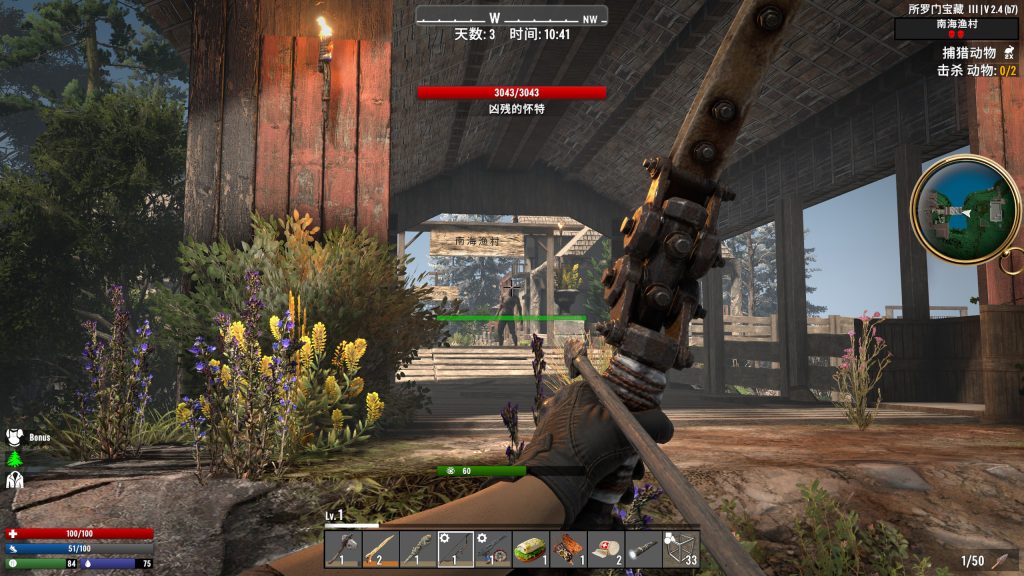
Task: Select the stone axe hotbar slot
Action: pos(343,548)
